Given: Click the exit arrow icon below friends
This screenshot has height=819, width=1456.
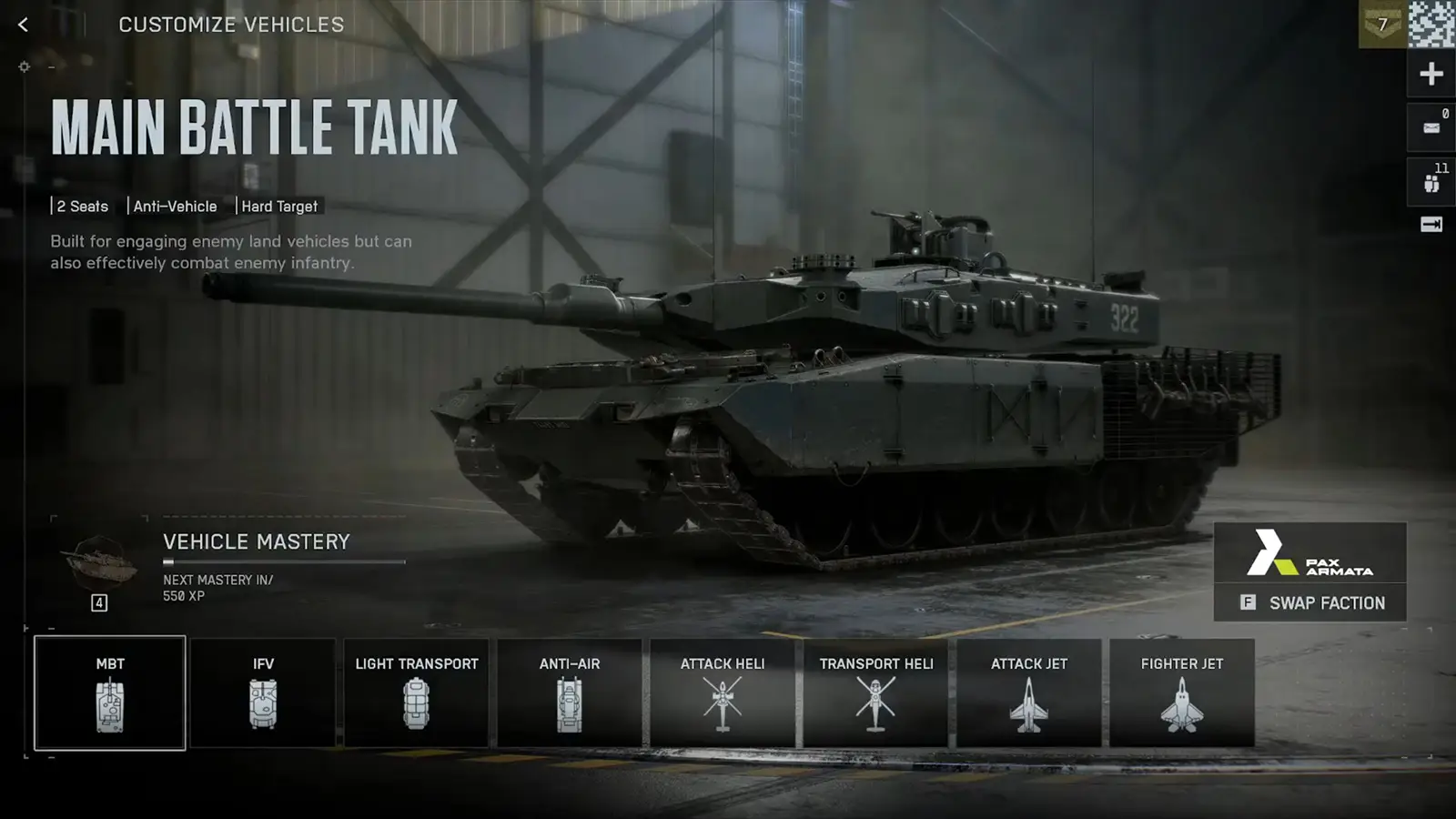Looking at the screenshot, I should pos(1430,224).
